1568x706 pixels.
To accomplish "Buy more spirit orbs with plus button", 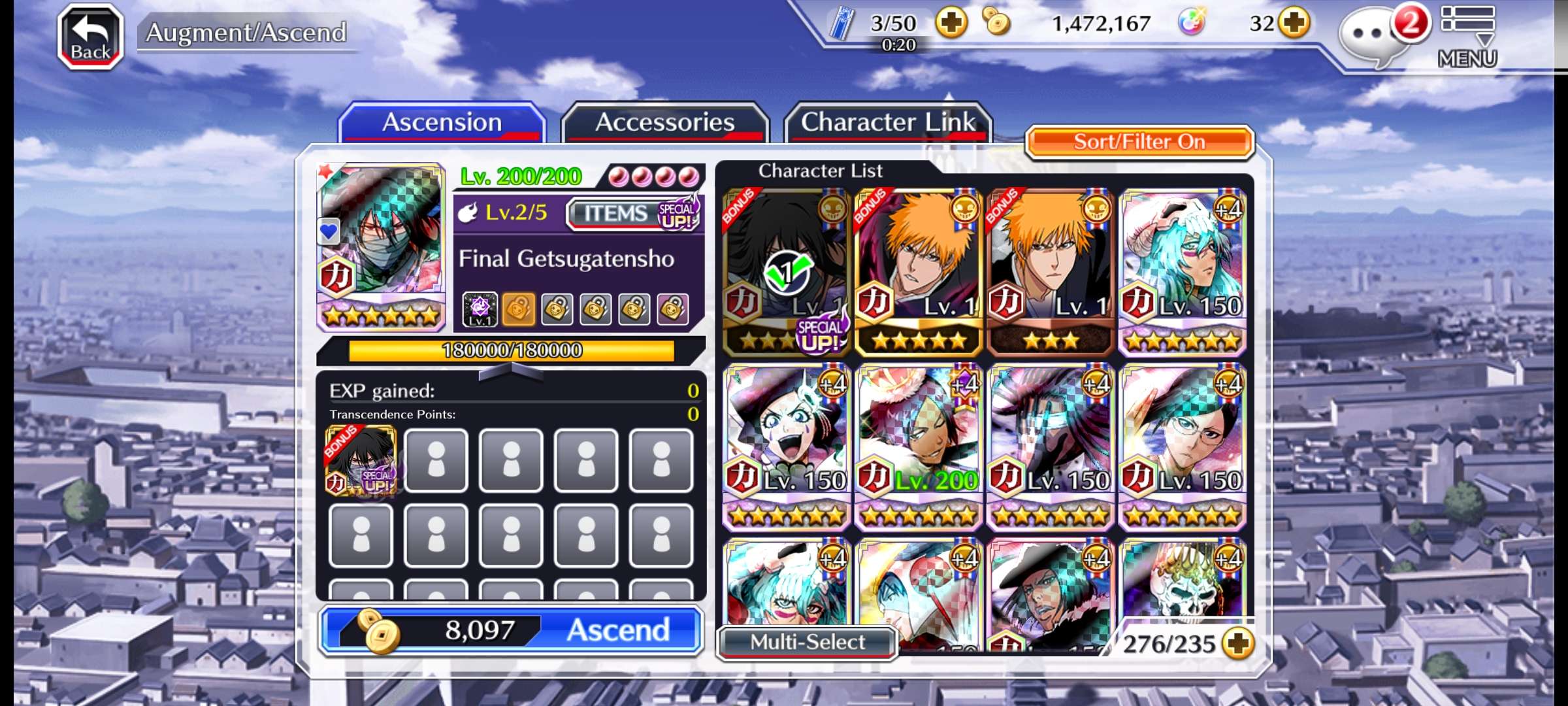I will [1294, 24].
